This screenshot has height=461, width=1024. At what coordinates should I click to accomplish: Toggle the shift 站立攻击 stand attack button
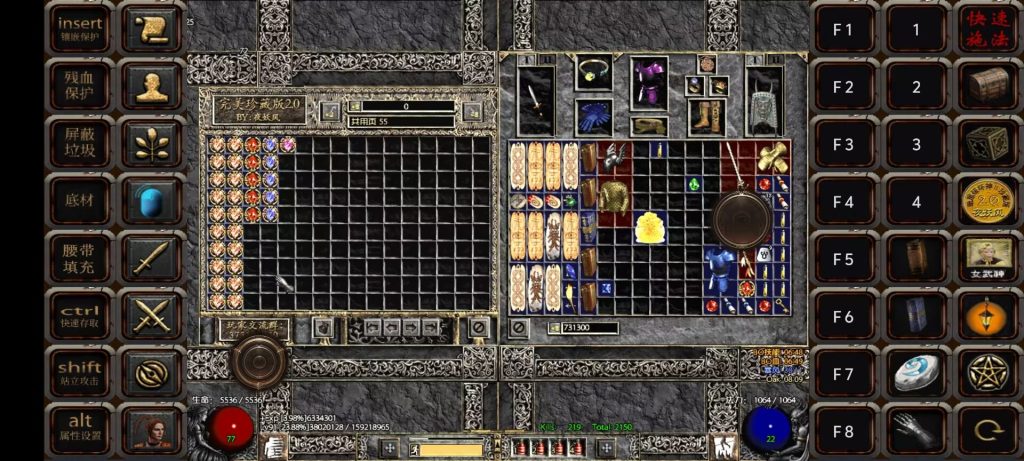point(81,373)
